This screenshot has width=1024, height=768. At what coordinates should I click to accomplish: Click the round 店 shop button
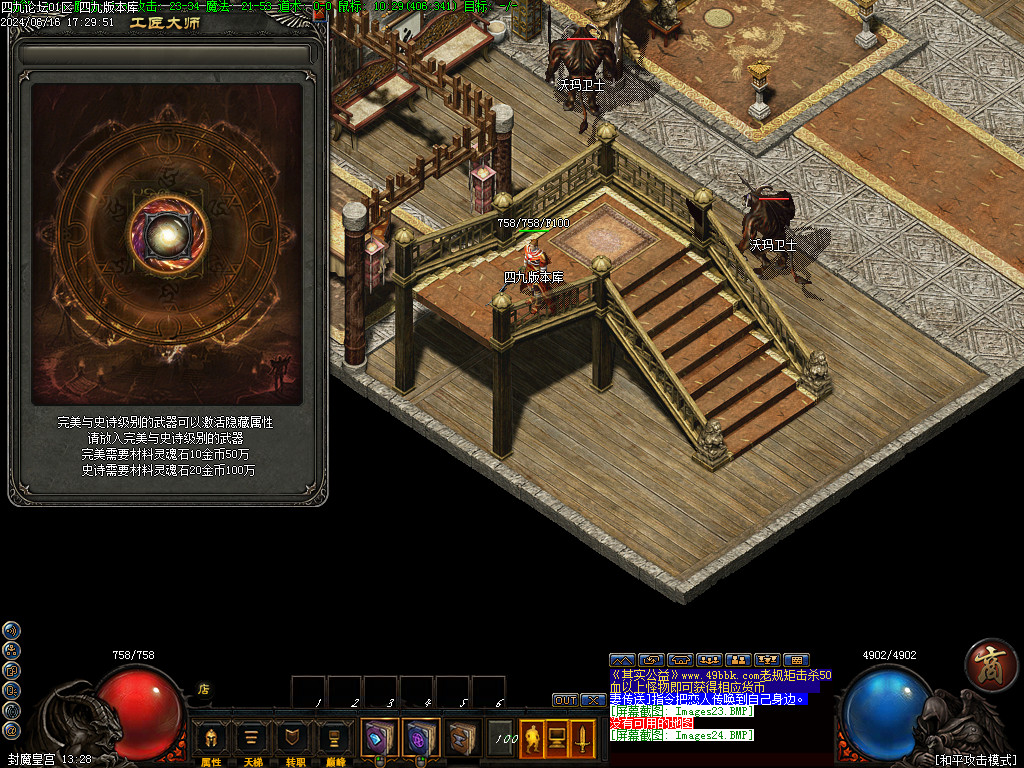203,689
